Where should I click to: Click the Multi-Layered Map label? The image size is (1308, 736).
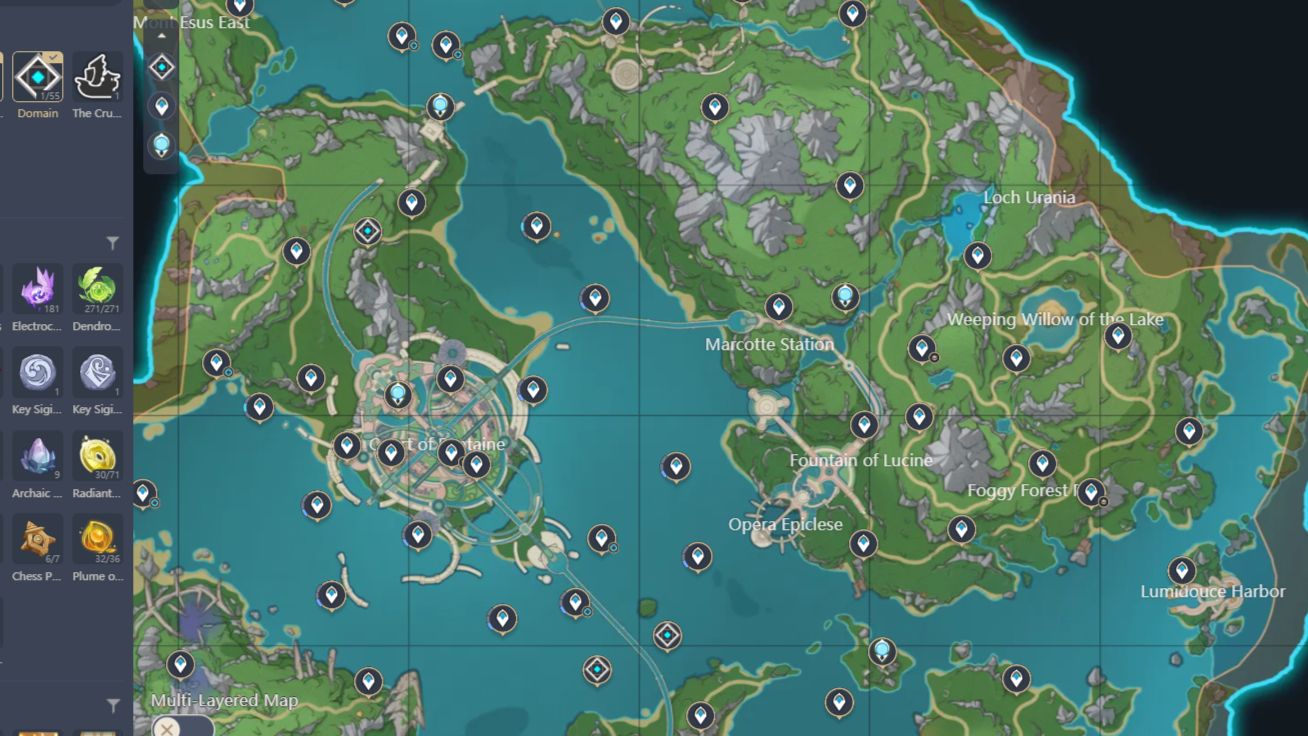(x=222, y=700)
